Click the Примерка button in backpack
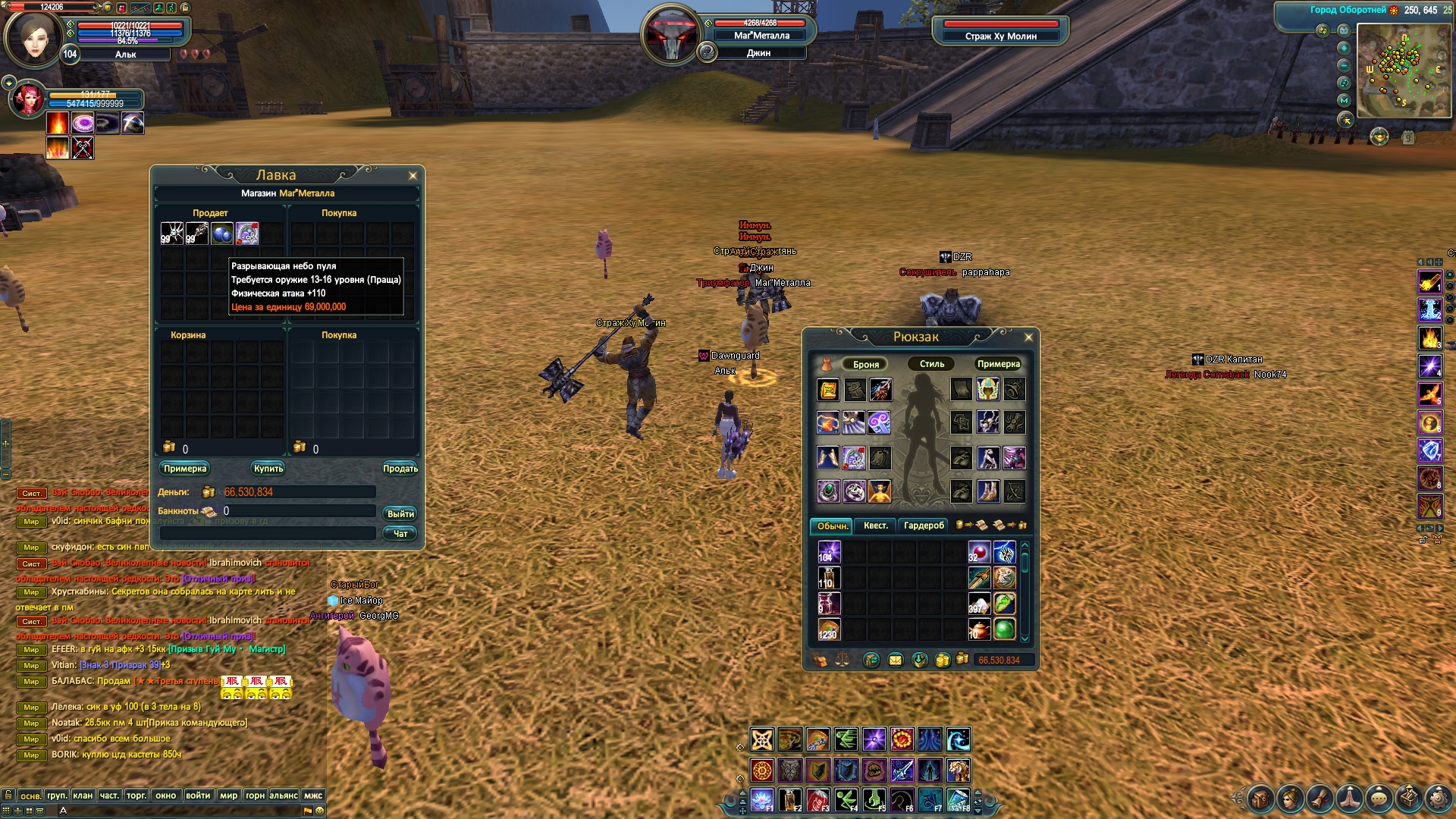This screenshot has height=819, width=1456. [x=998, y=365]
